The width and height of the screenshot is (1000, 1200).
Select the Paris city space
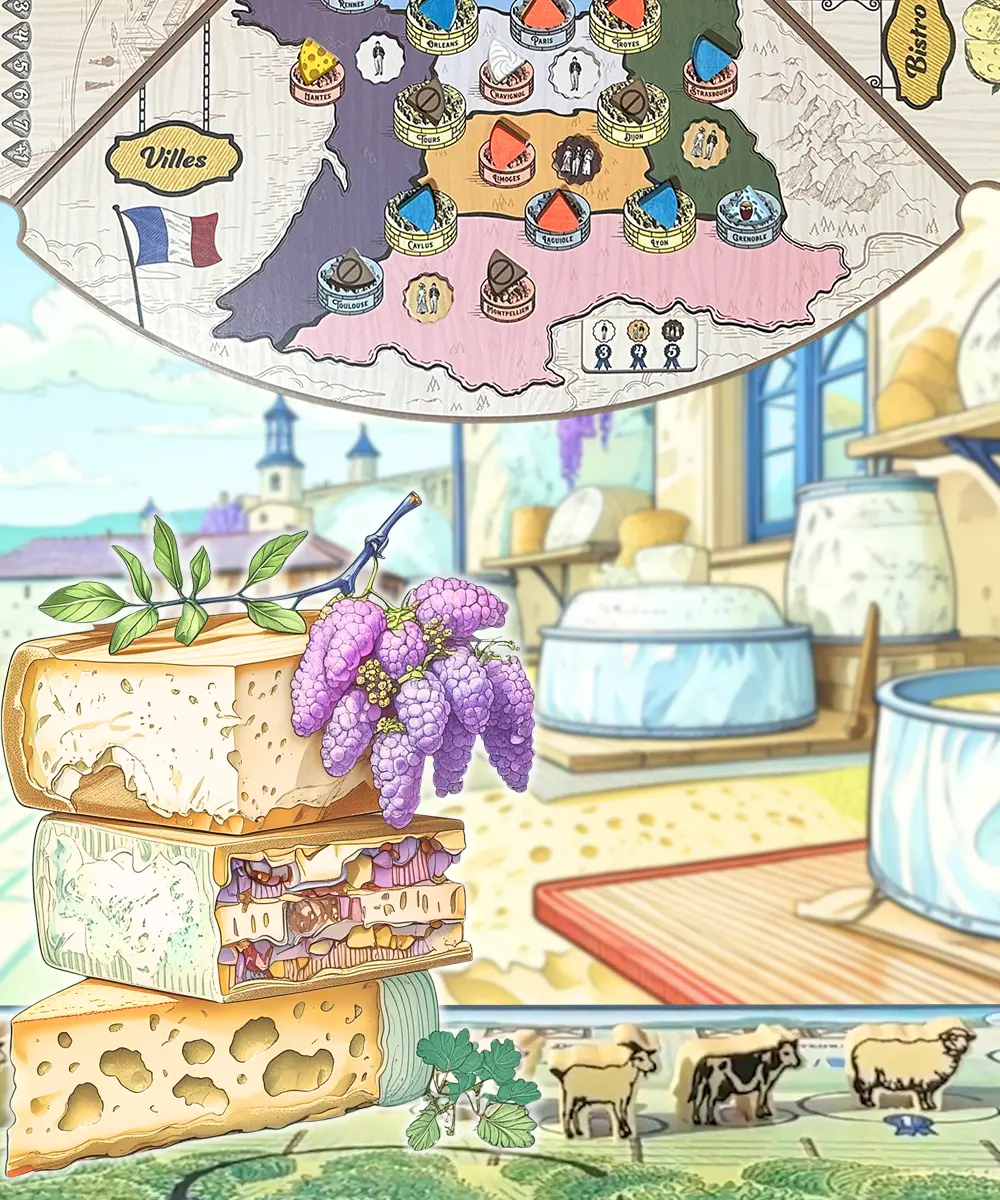click(545, 20)
